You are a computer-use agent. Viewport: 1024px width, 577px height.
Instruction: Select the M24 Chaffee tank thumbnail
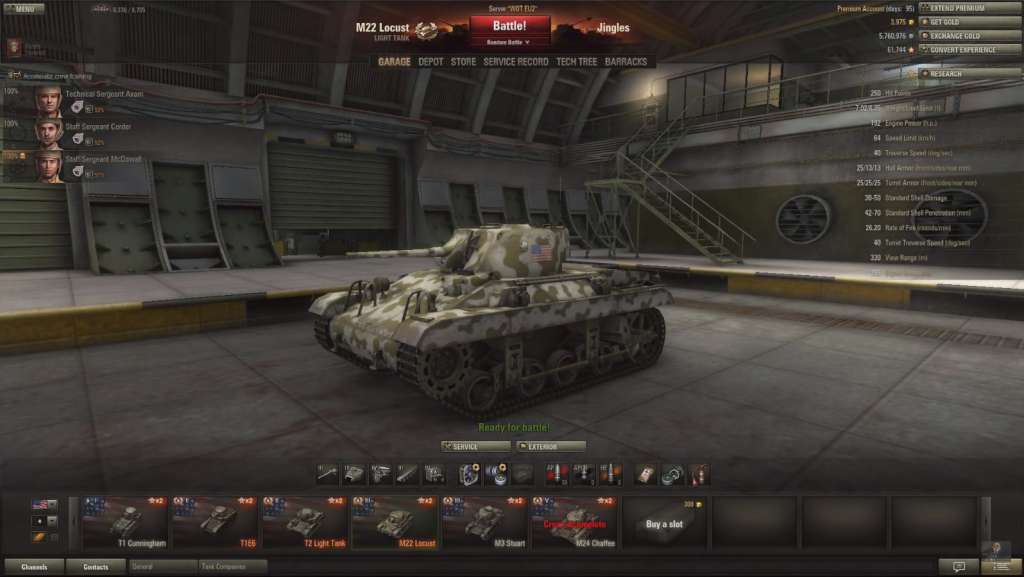(x=574, y=522)
